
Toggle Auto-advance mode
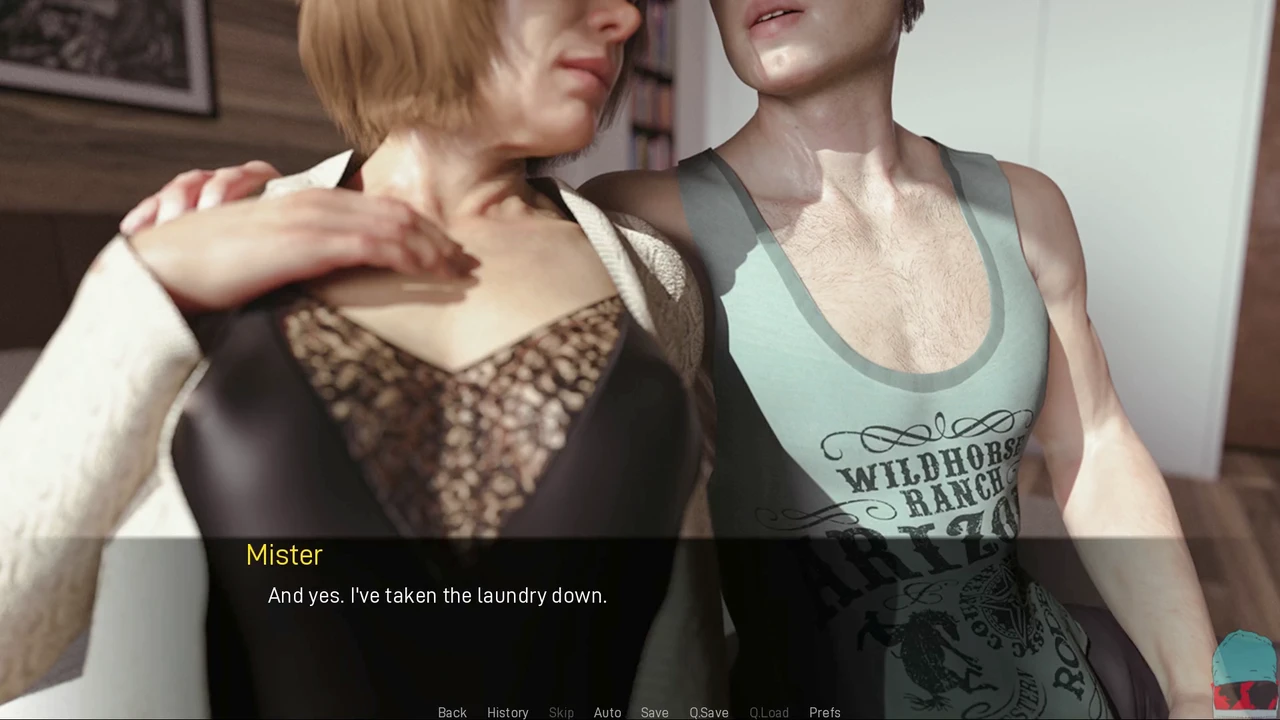coord(607,712)
